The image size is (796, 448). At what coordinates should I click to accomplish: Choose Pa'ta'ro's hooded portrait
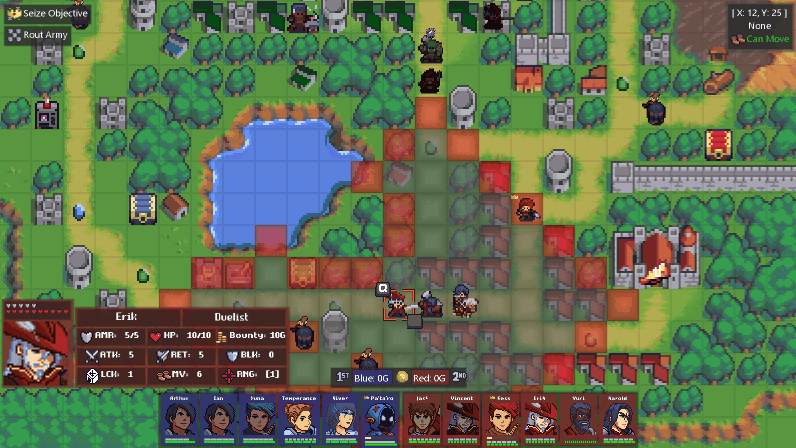click(x=380, y=418)
